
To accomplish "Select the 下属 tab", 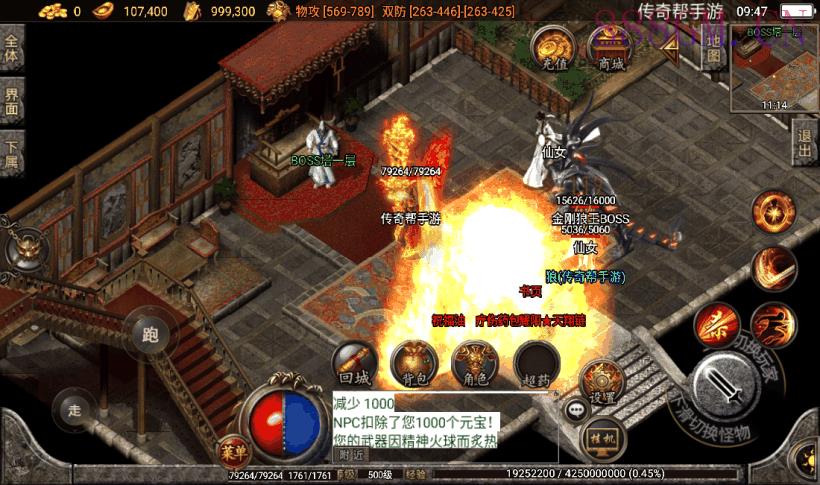I will click(x=12, y=152).
